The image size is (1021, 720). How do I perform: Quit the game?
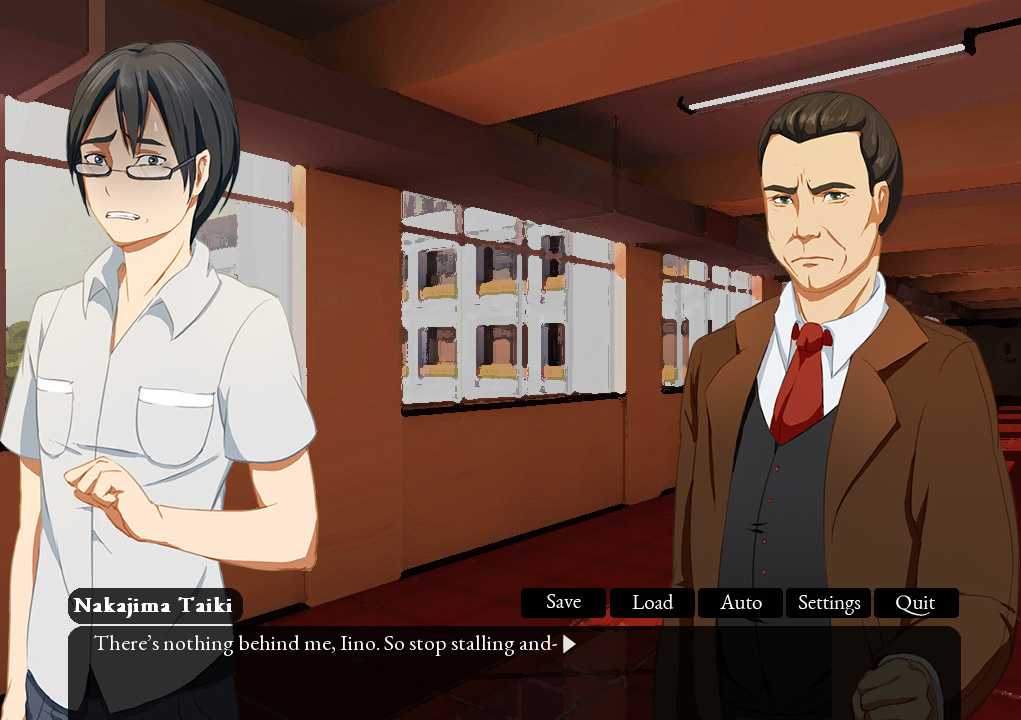pos(915,603)
